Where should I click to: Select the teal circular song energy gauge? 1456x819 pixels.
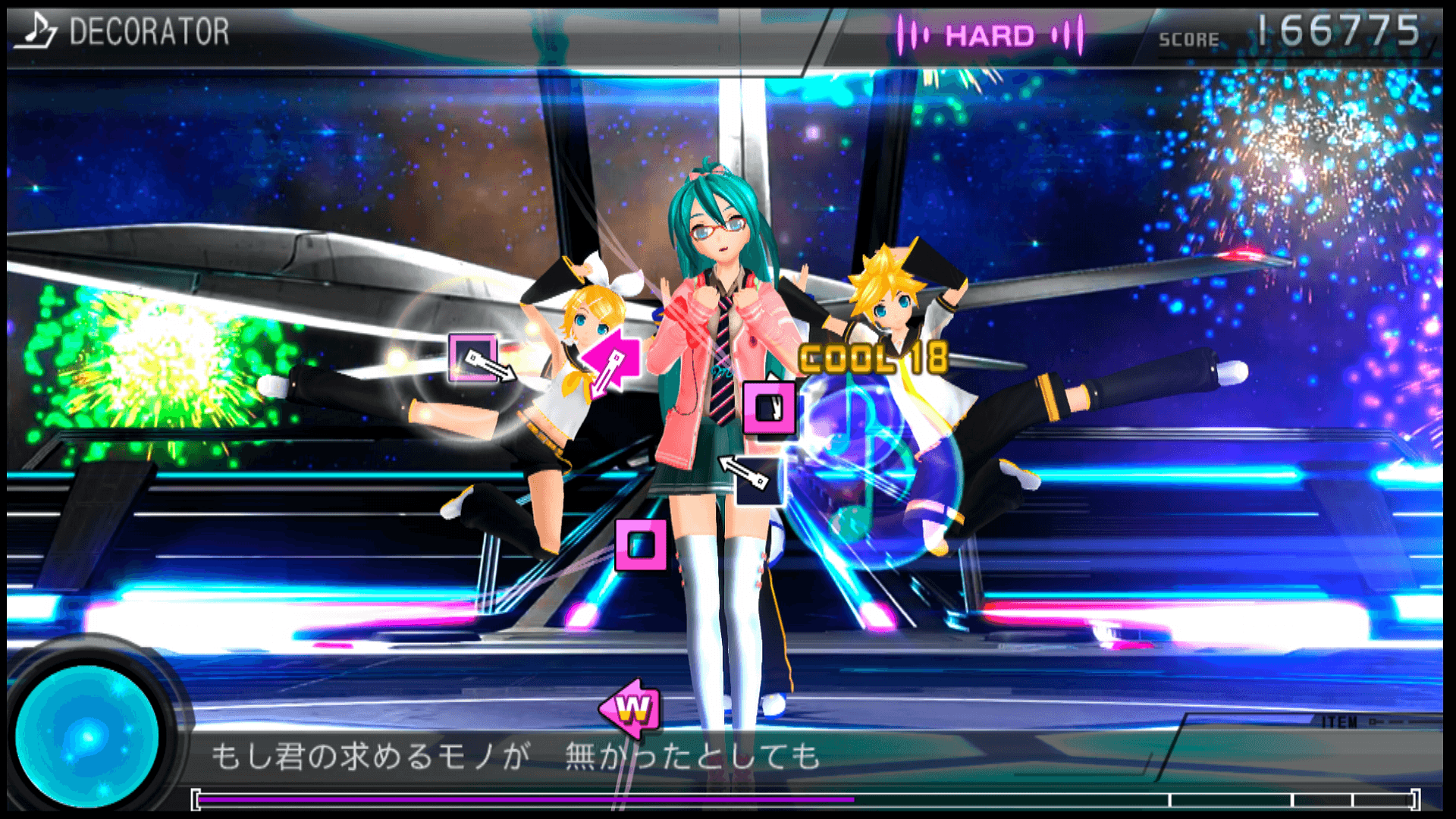[86, 734]
